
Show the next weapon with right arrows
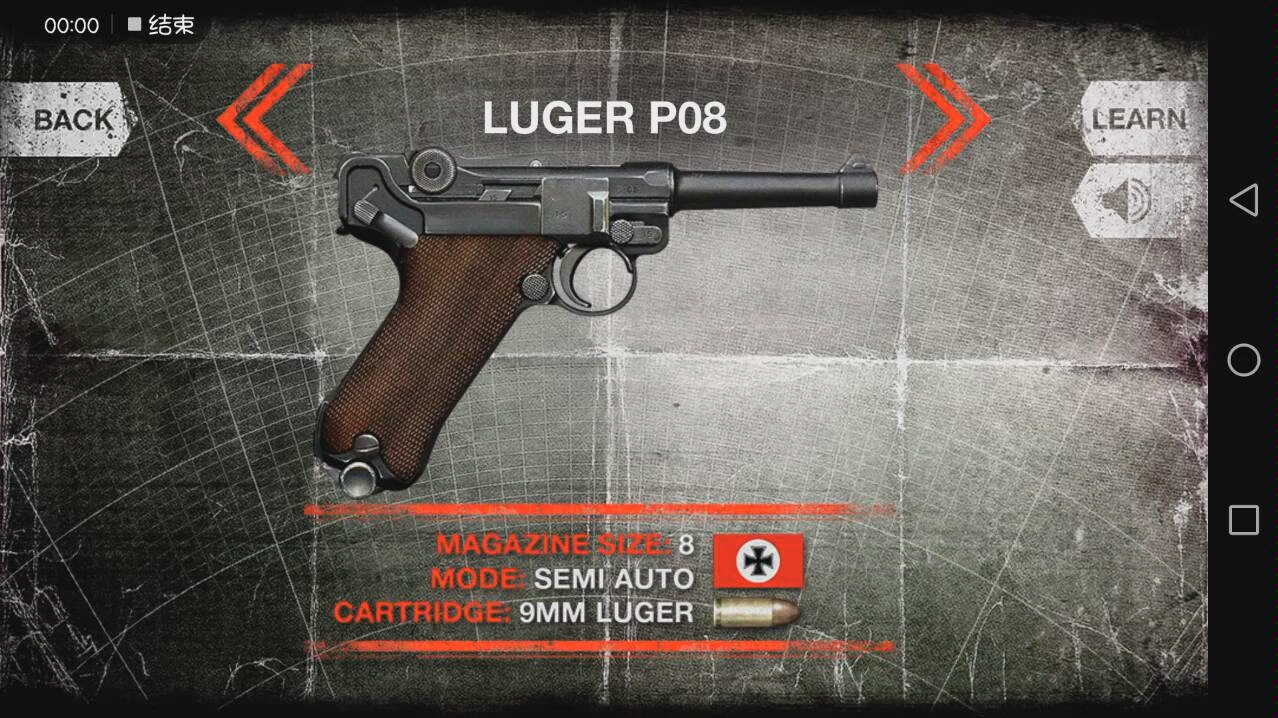click(942, 118)
